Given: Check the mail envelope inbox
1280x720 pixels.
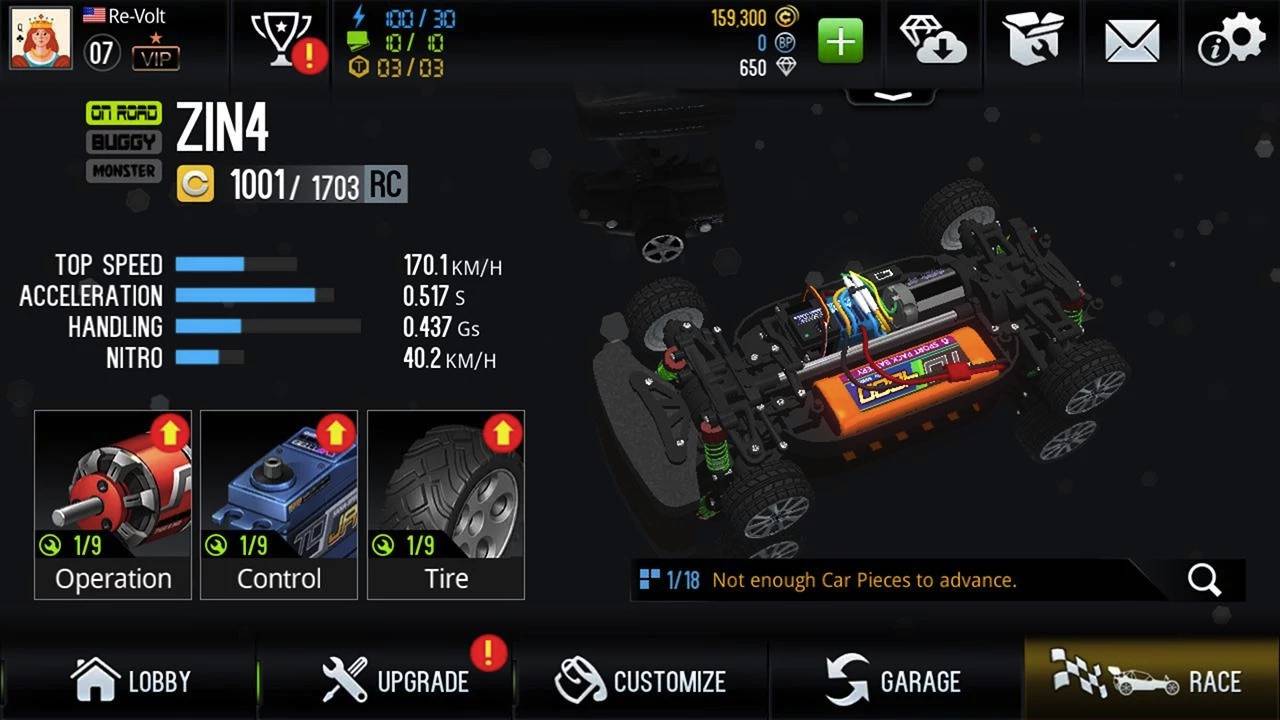Looking at the screenshot, I should click(1132, 42).
